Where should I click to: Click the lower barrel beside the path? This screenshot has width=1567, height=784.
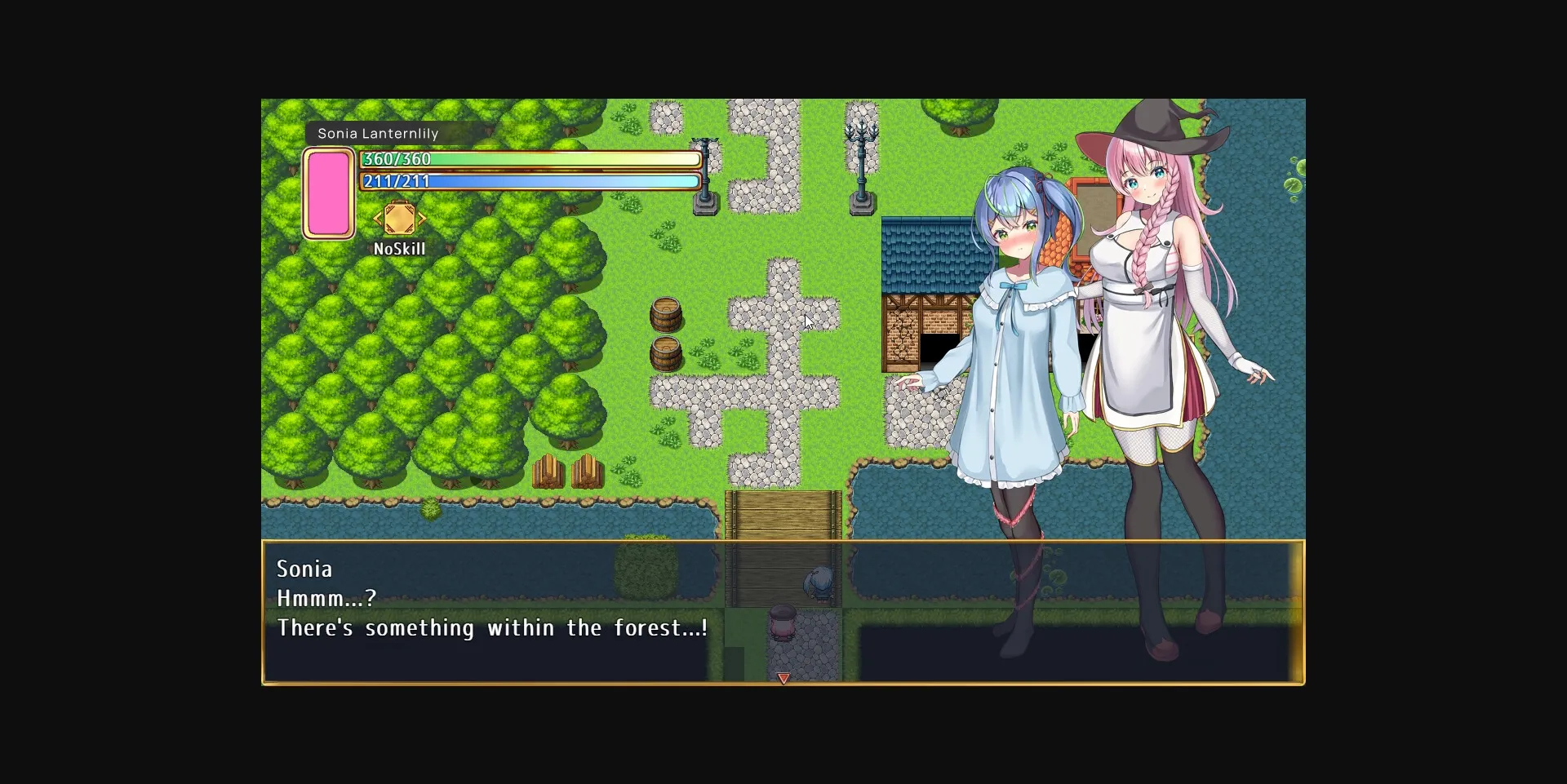click(x=668, y=353)
